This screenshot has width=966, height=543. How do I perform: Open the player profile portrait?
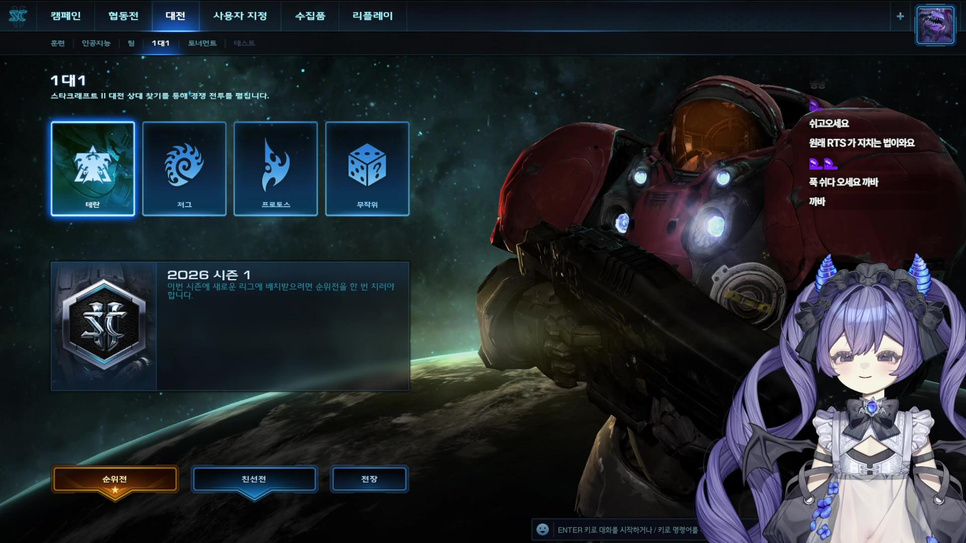935,24
